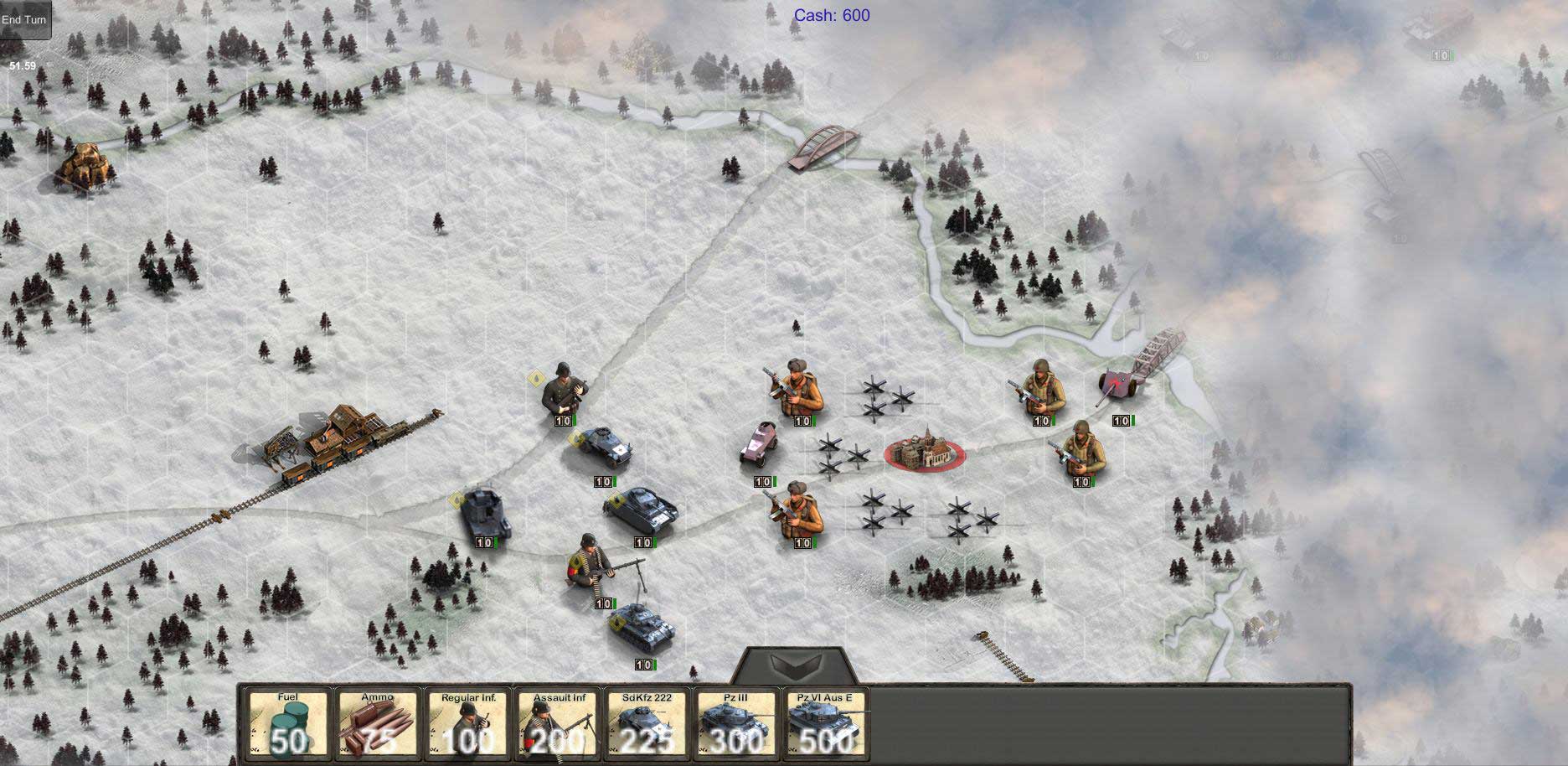The height and width of the screenshot is (766, 1568).
Task: Choose the Assault Inf unit card
Action: (558, 724)
